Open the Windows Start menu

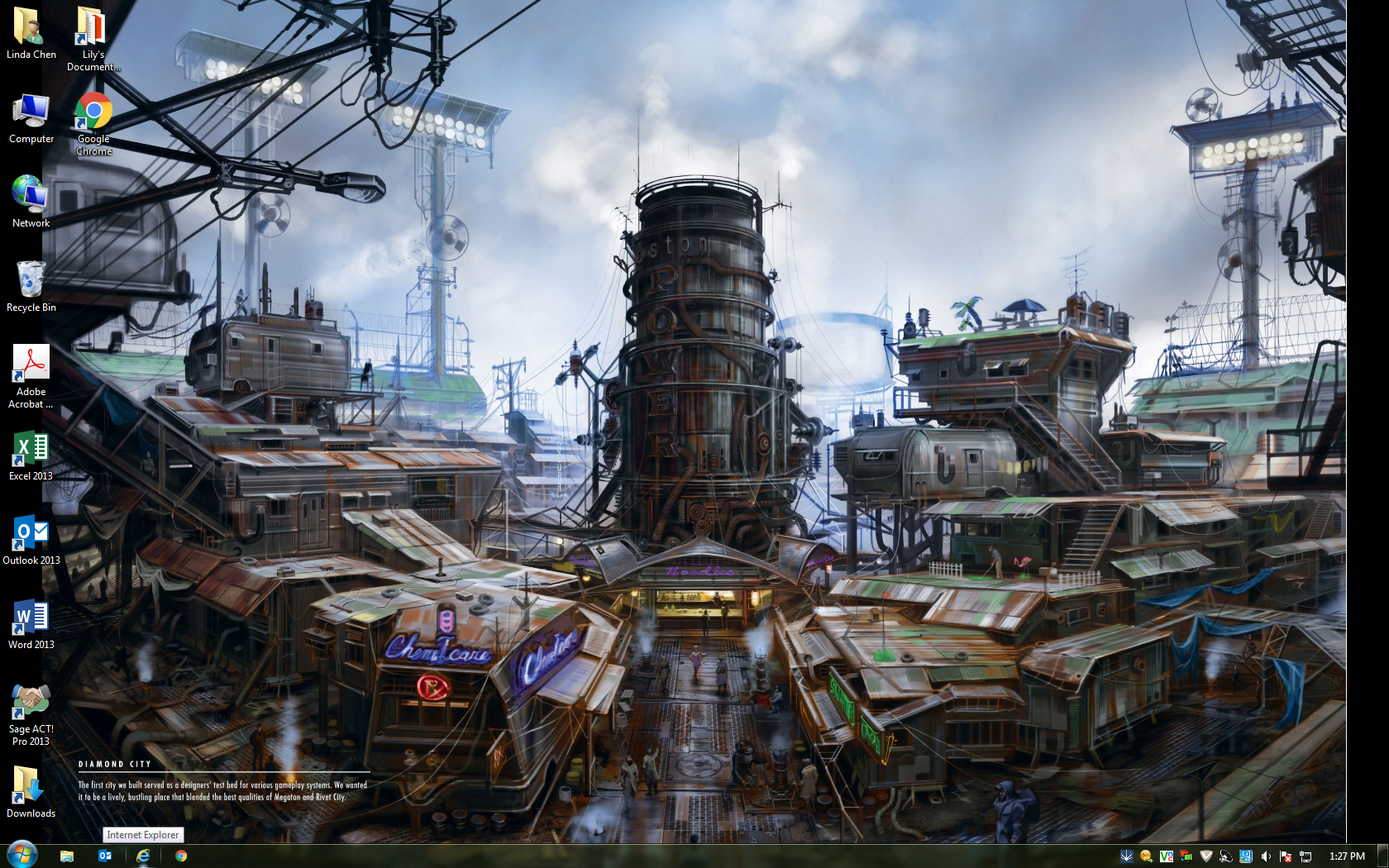[21, 855]
